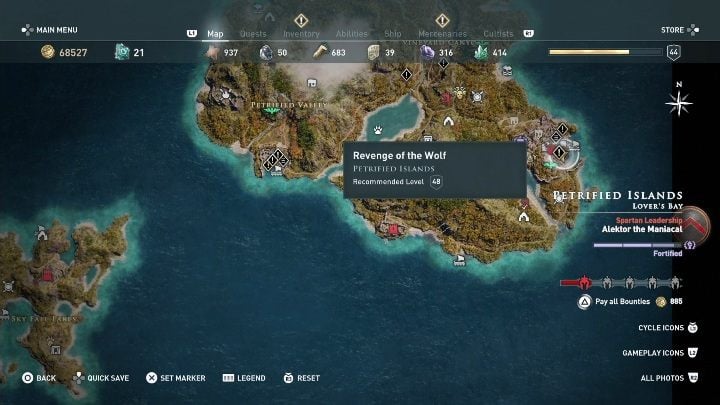
Task: Reset the map view
Action: [x=301, y=378]
